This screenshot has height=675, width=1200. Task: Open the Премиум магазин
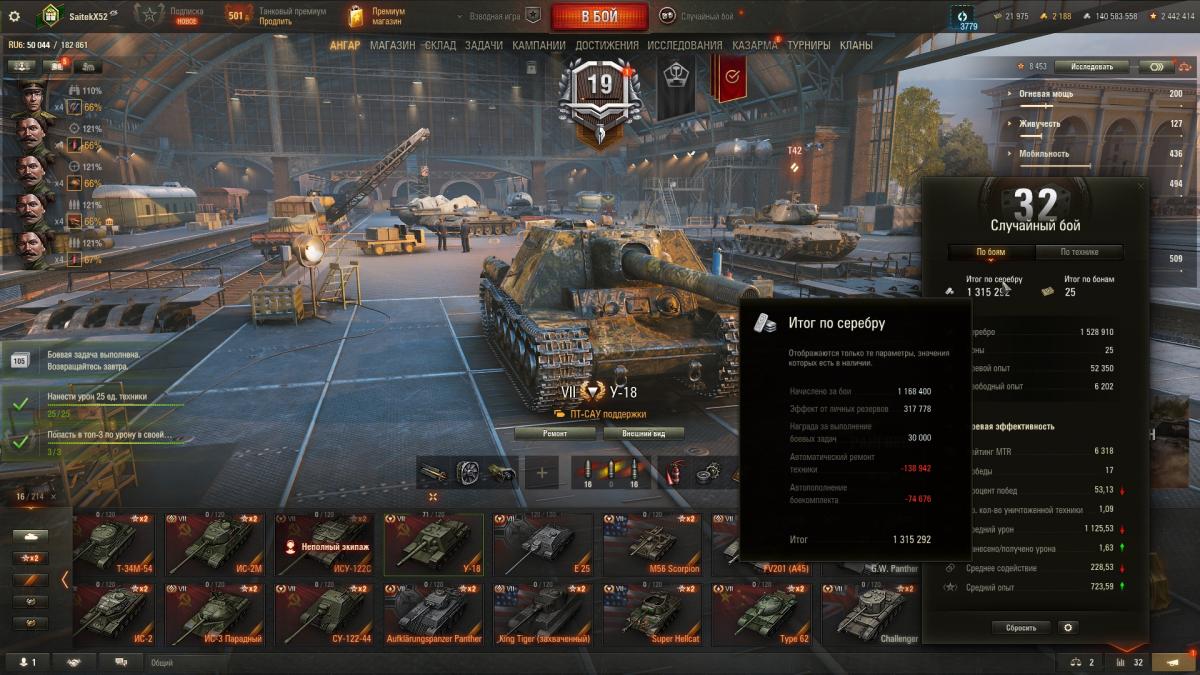(375, 16)
